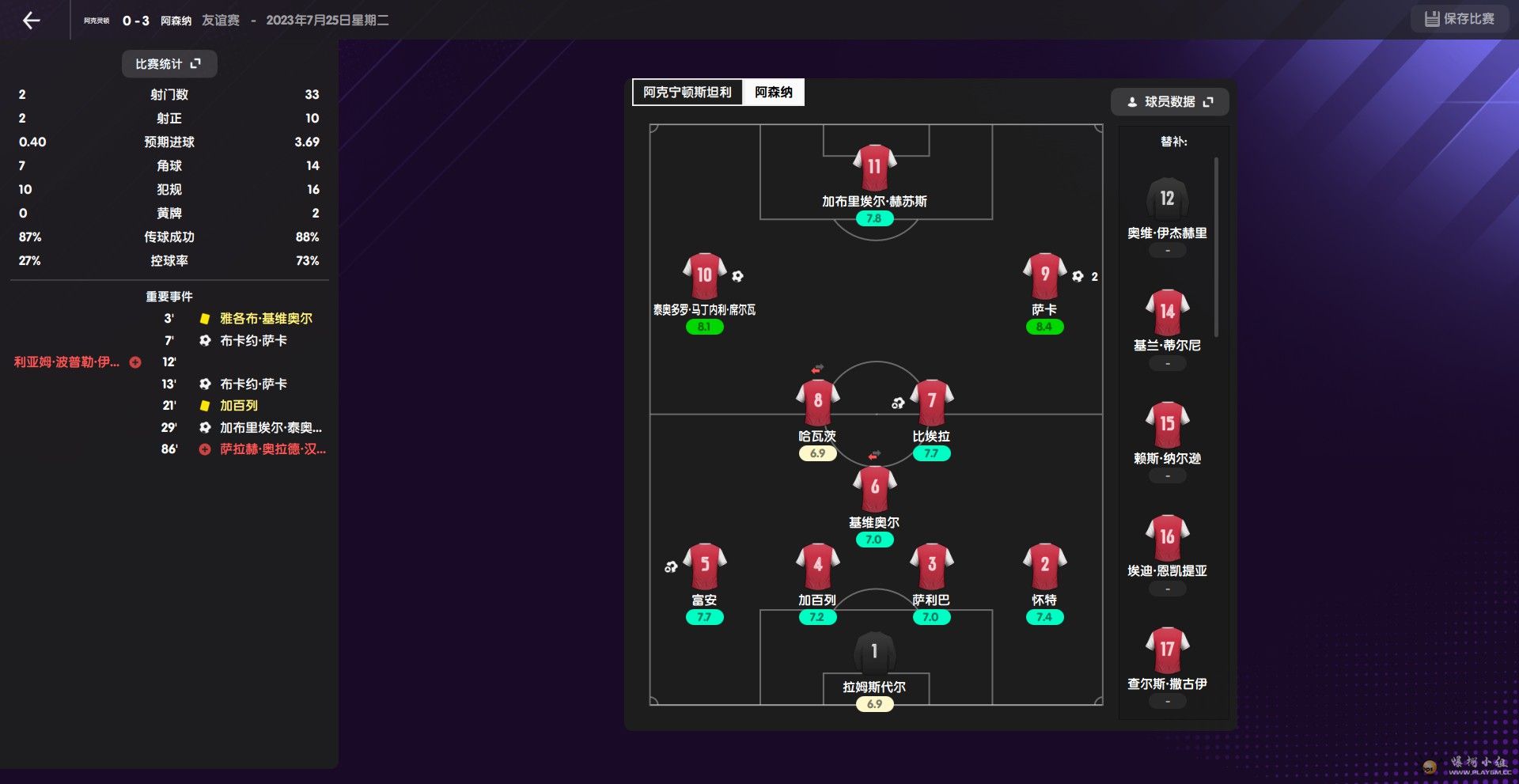The image size is (1519, 784).
Task: Open the 球员数据 player data view
Action: click(x=1169, y=102)
